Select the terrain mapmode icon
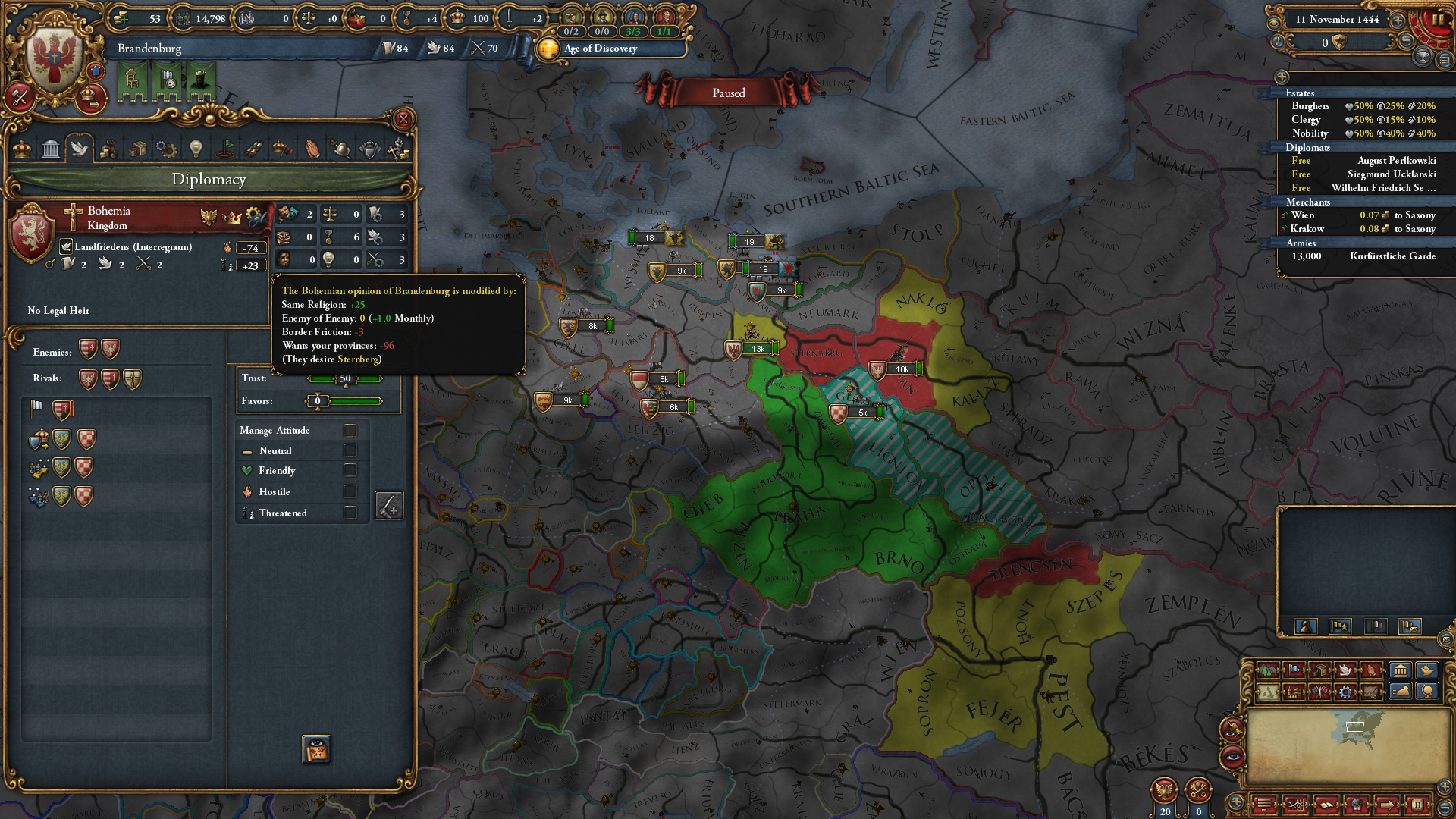Image resolution: width=1456 pixels, height=819 pixels. pos(1267,670)
